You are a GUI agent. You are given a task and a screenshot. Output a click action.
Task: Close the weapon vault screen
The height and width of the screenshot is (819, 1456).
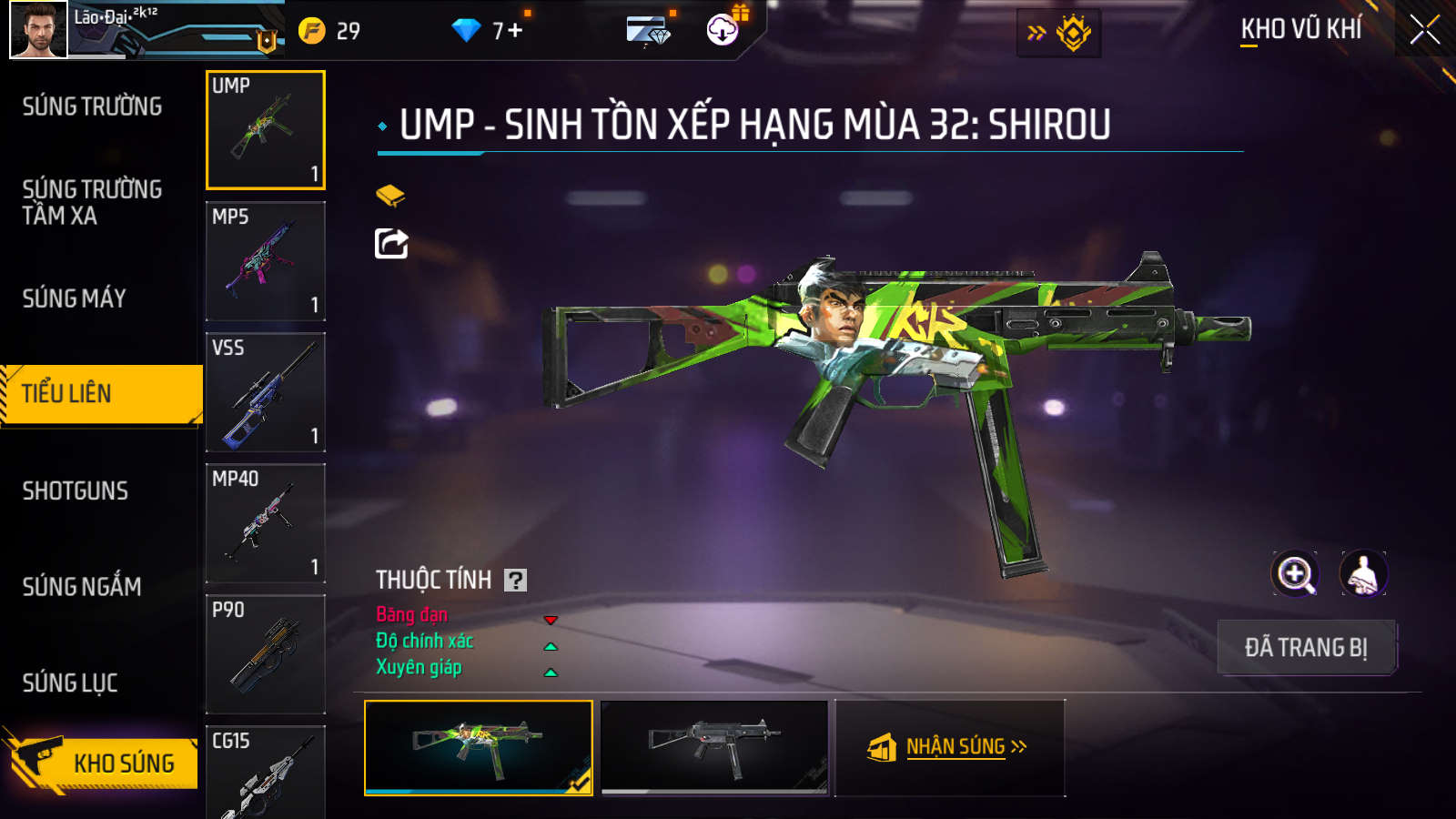(1425, 30)
